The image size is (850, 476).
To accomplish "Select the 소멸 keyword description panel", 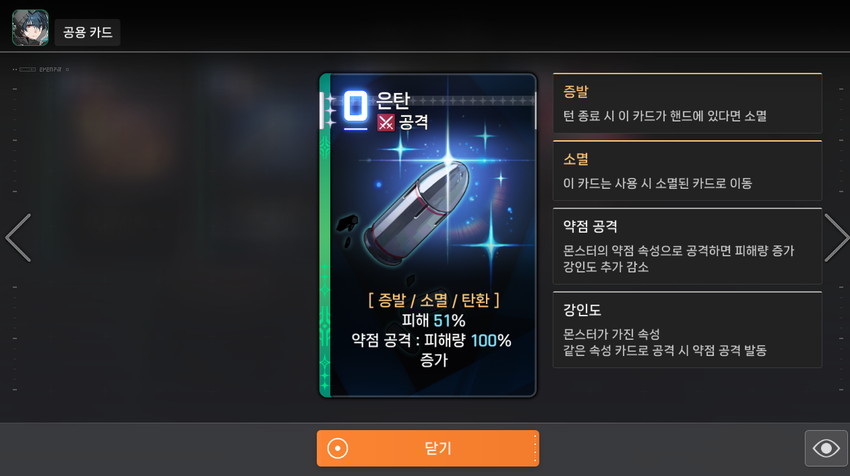I will coord(687,170).
